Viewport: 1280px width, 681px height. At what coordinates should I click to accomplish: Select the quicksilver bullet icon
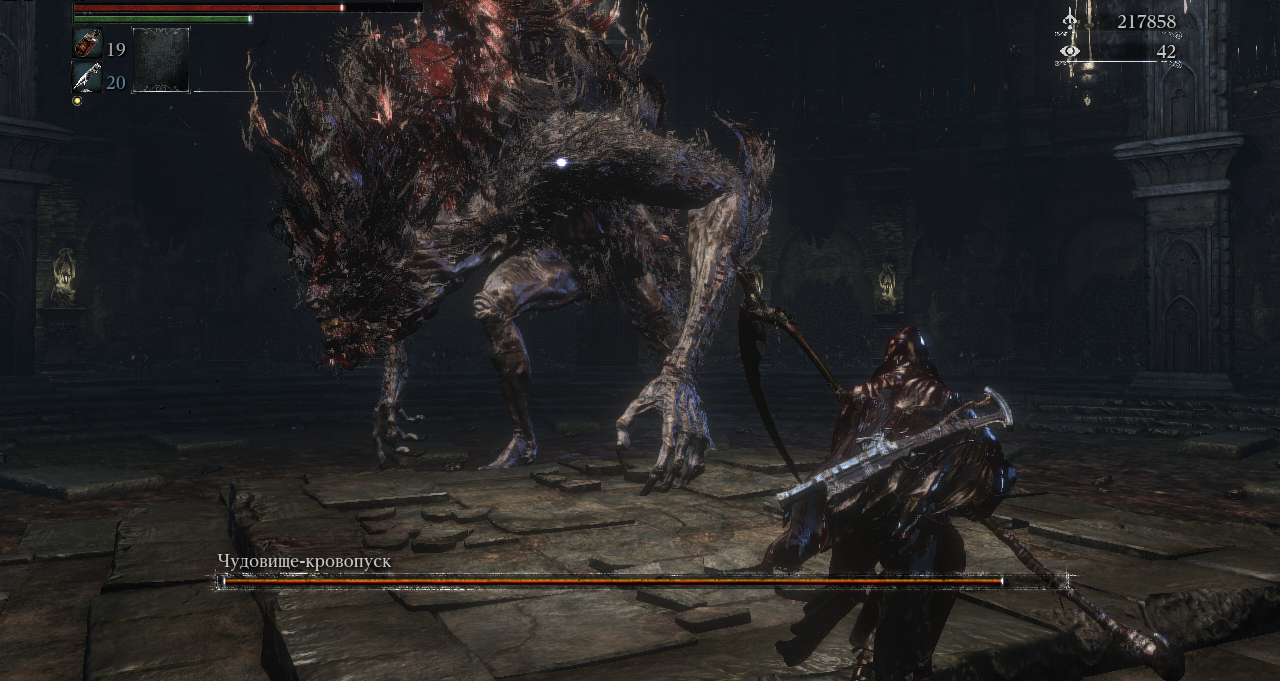pos(87,77)
